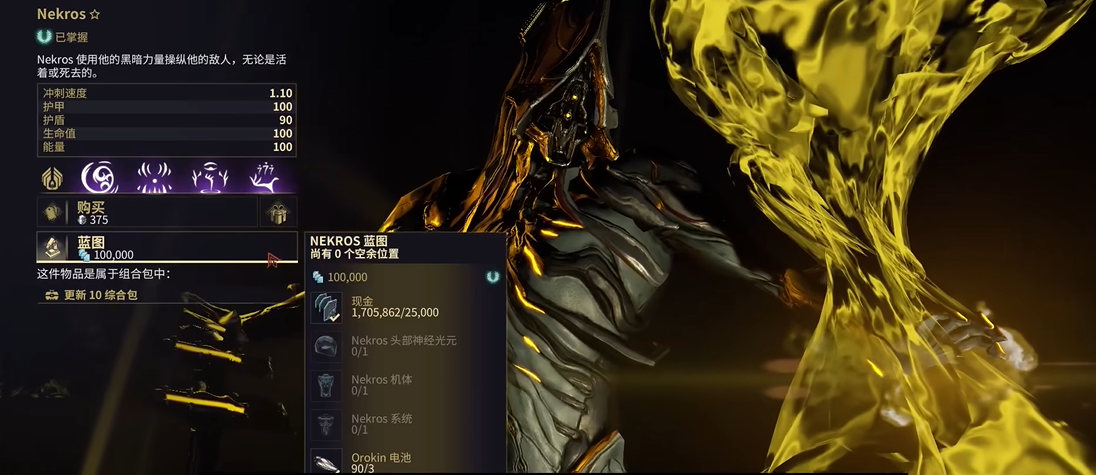Select the Nekros Systems component row
1096x475 pixels.
[x=405, y=424]
